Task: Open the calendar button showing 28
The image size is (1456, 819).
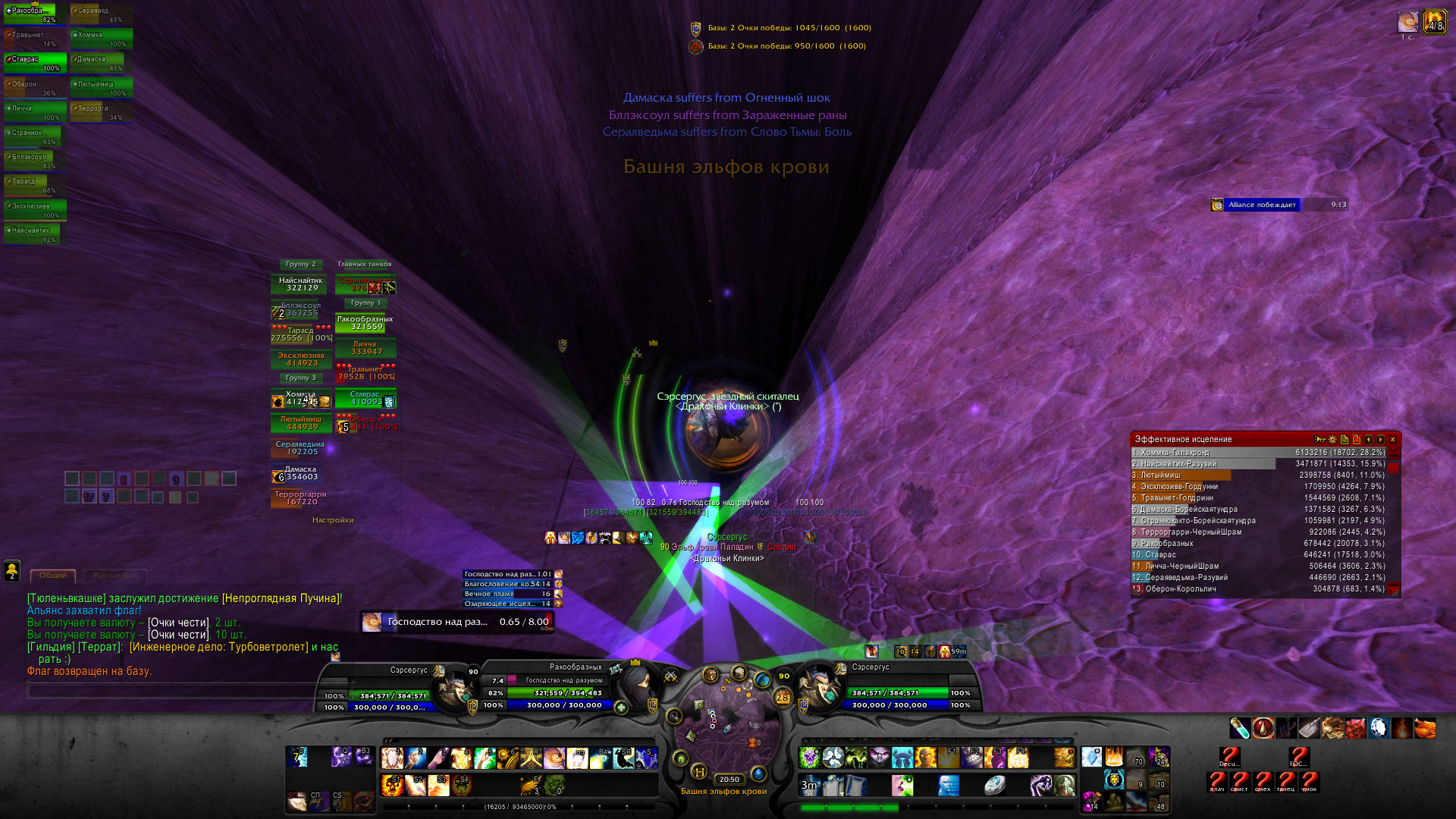Action: click(x=783, y=698)
